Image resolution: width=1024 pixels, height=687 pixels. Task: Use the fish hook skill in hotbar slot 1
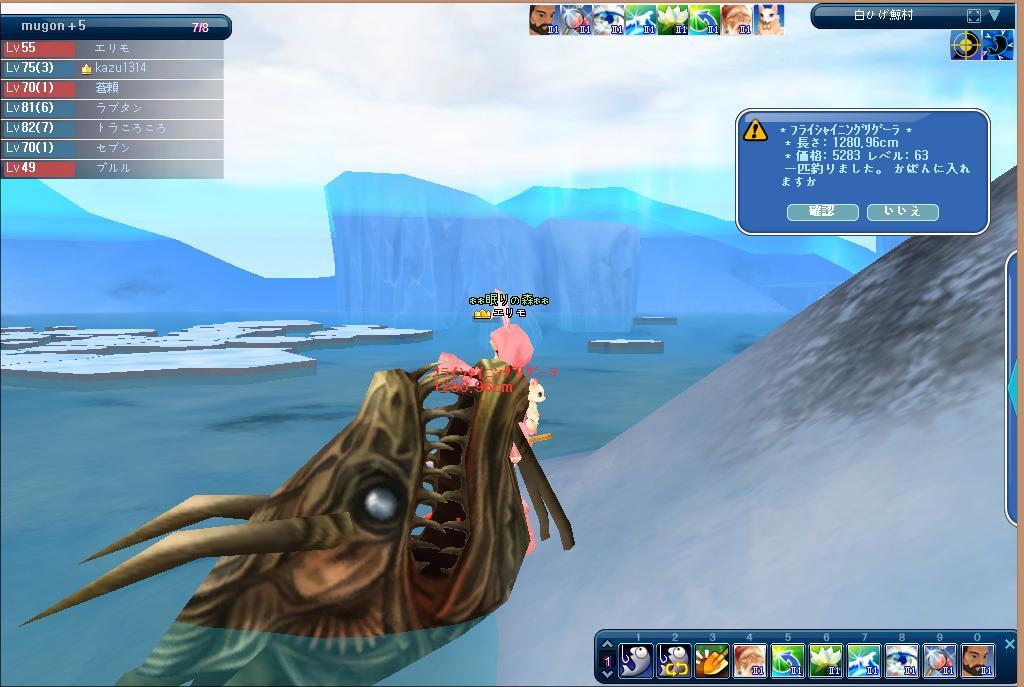pyautogui.click(x=636, y=661)
